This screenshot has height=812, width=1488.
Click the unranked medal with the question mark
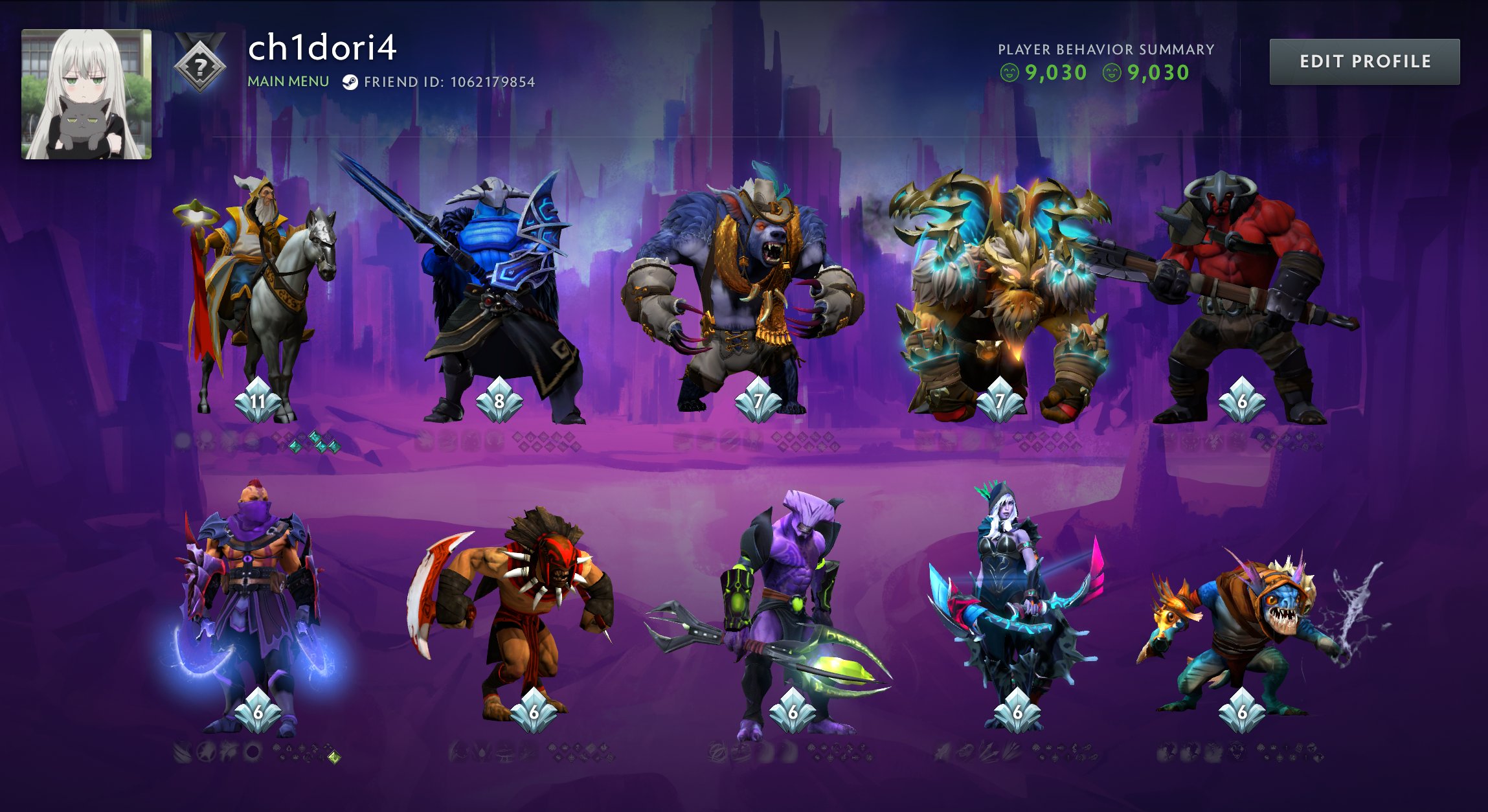pos(201,65)
